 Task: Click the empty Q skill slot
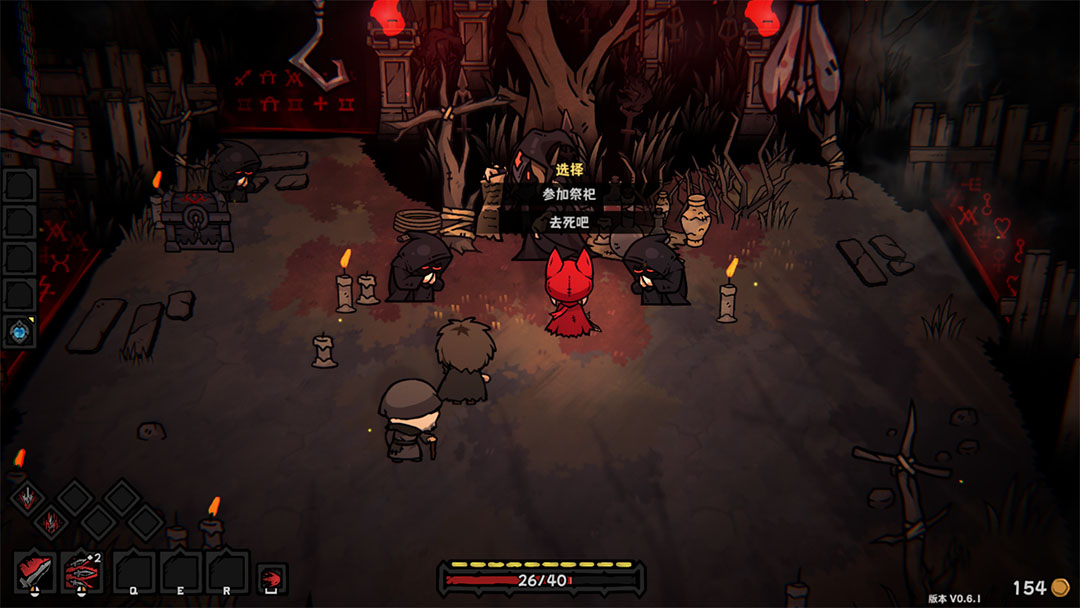click(x=133, y=573)
